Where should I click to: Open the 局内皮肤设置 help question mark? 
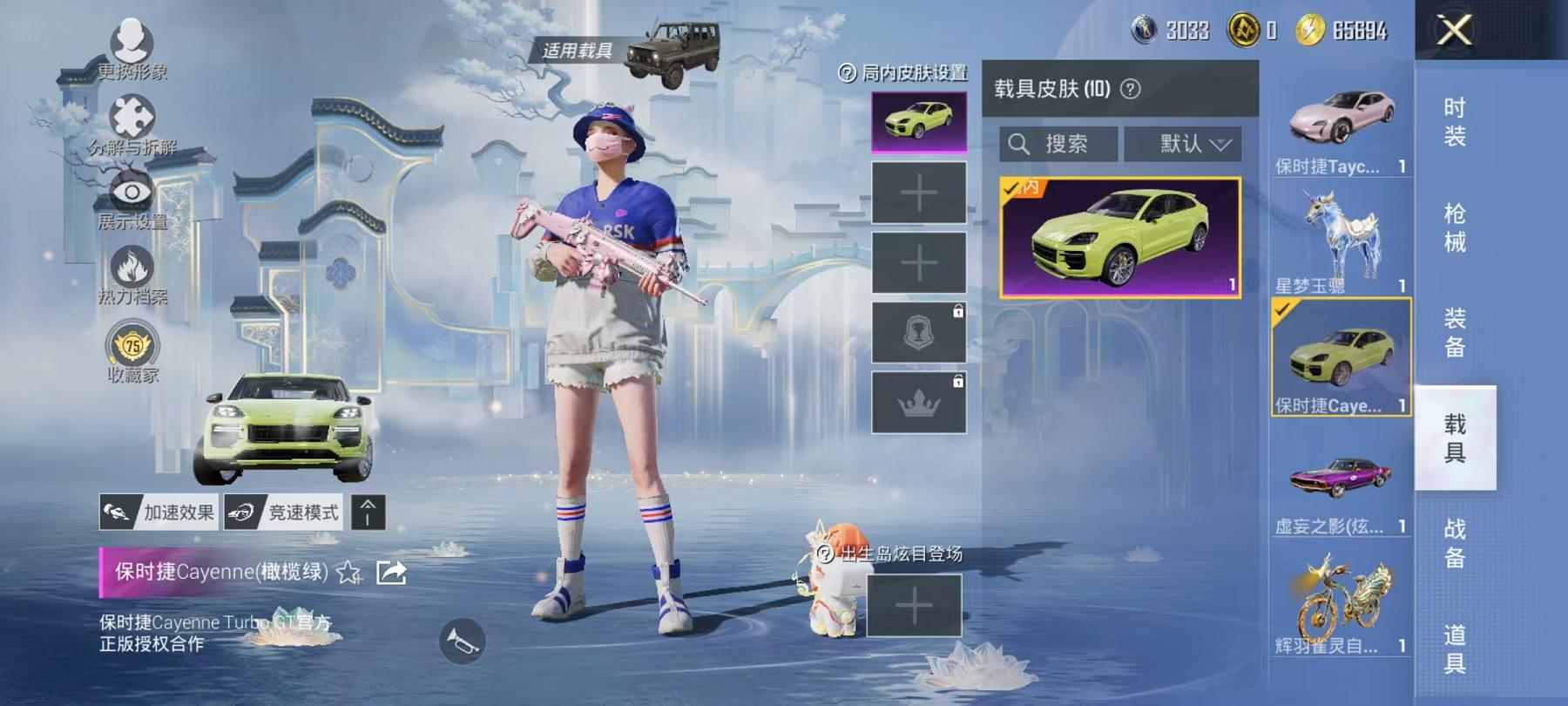click(x=844, y=75)
